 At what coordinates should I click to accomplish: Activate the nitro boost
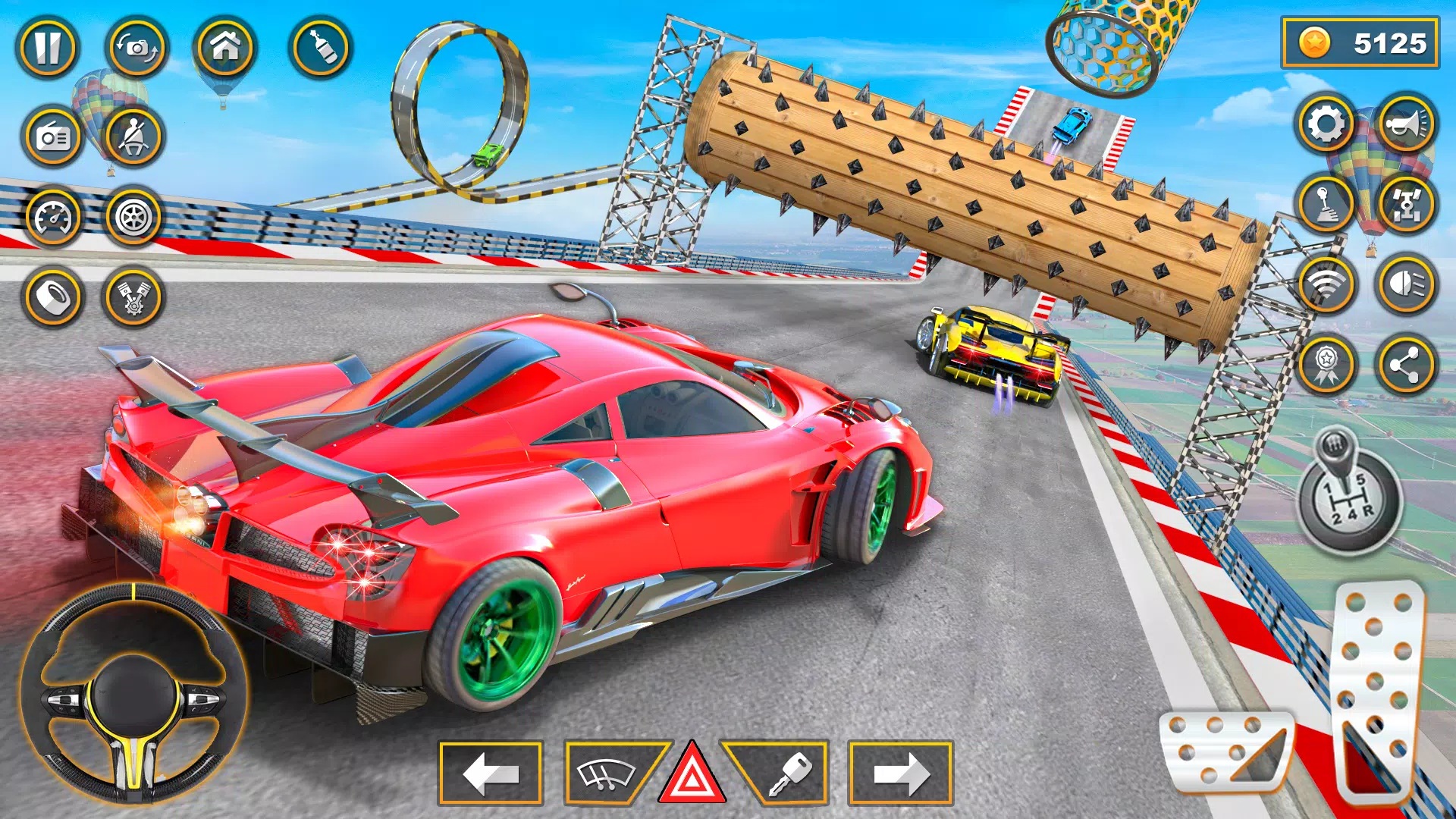coord(318,49)
